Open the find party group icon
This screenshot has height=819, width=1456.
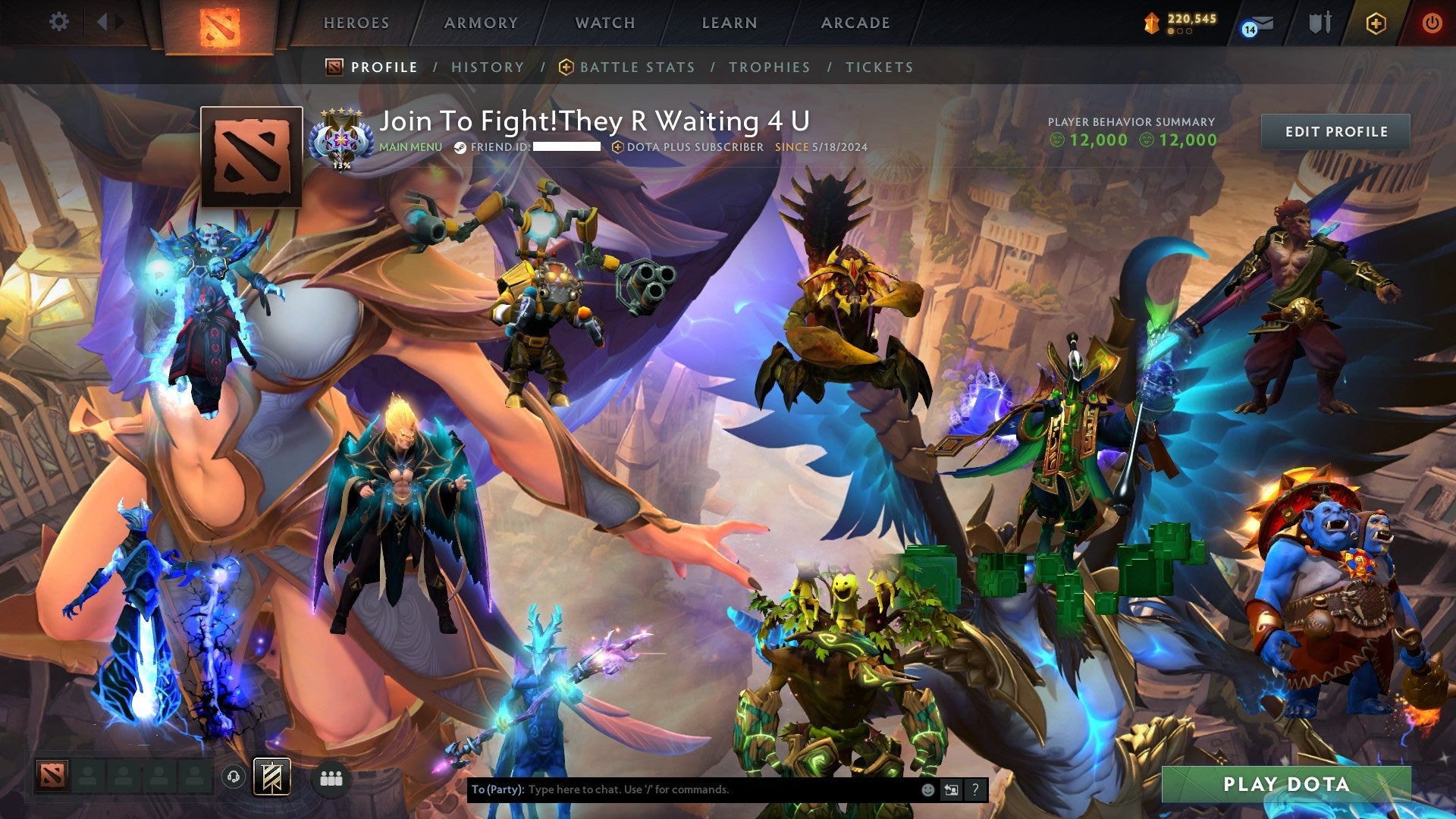[x=331, y=777]
